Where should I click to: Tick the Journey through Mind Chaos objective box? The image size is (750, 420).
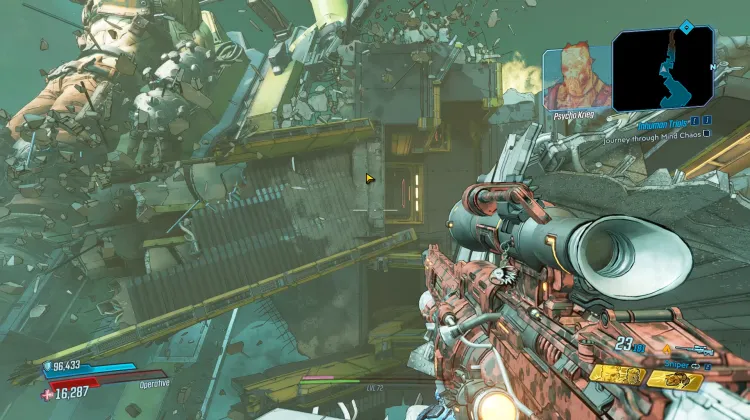[706, 132]
